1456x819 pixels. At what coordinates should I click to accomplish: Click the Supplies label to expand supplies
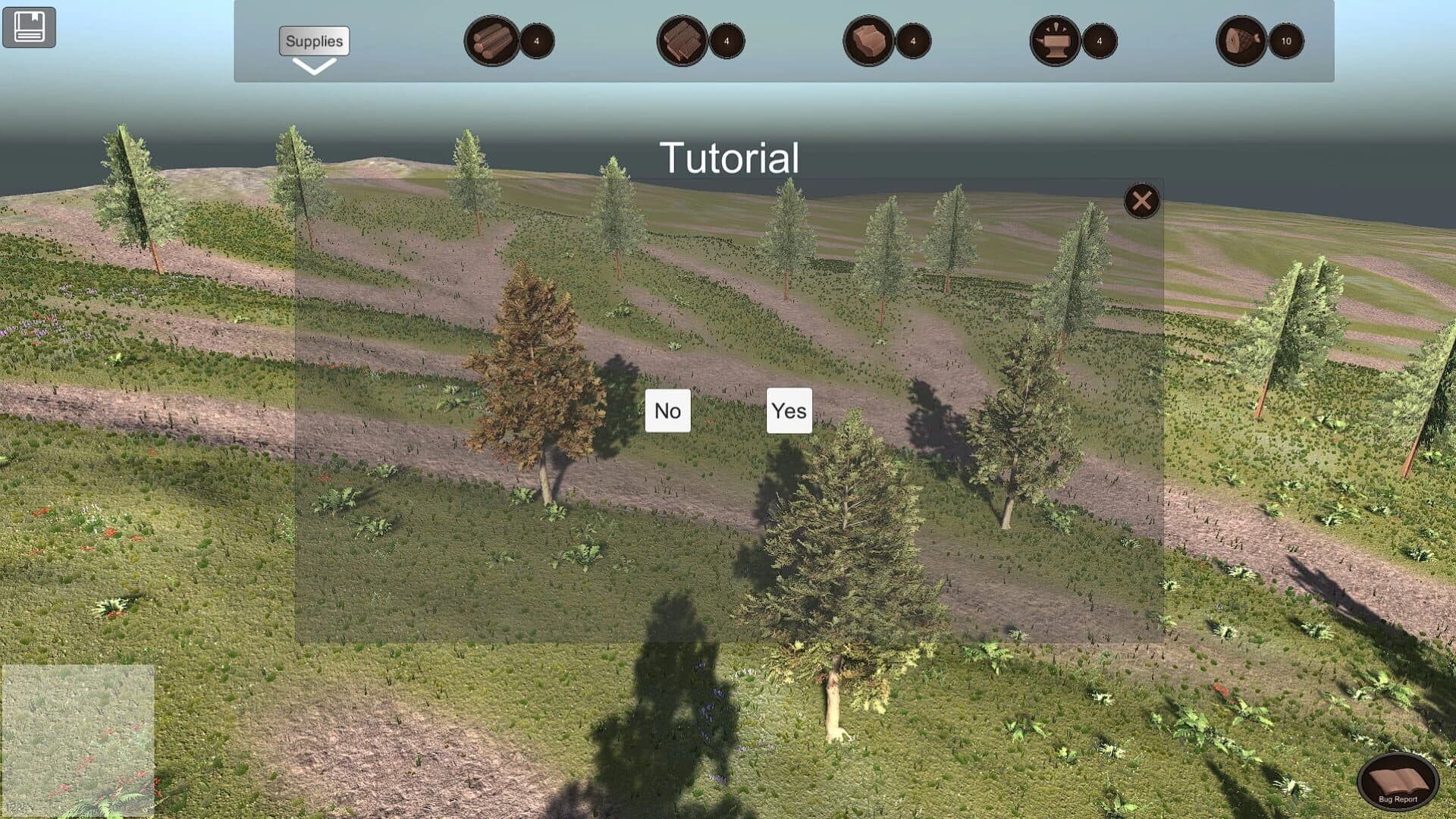[x=313, y=42]
